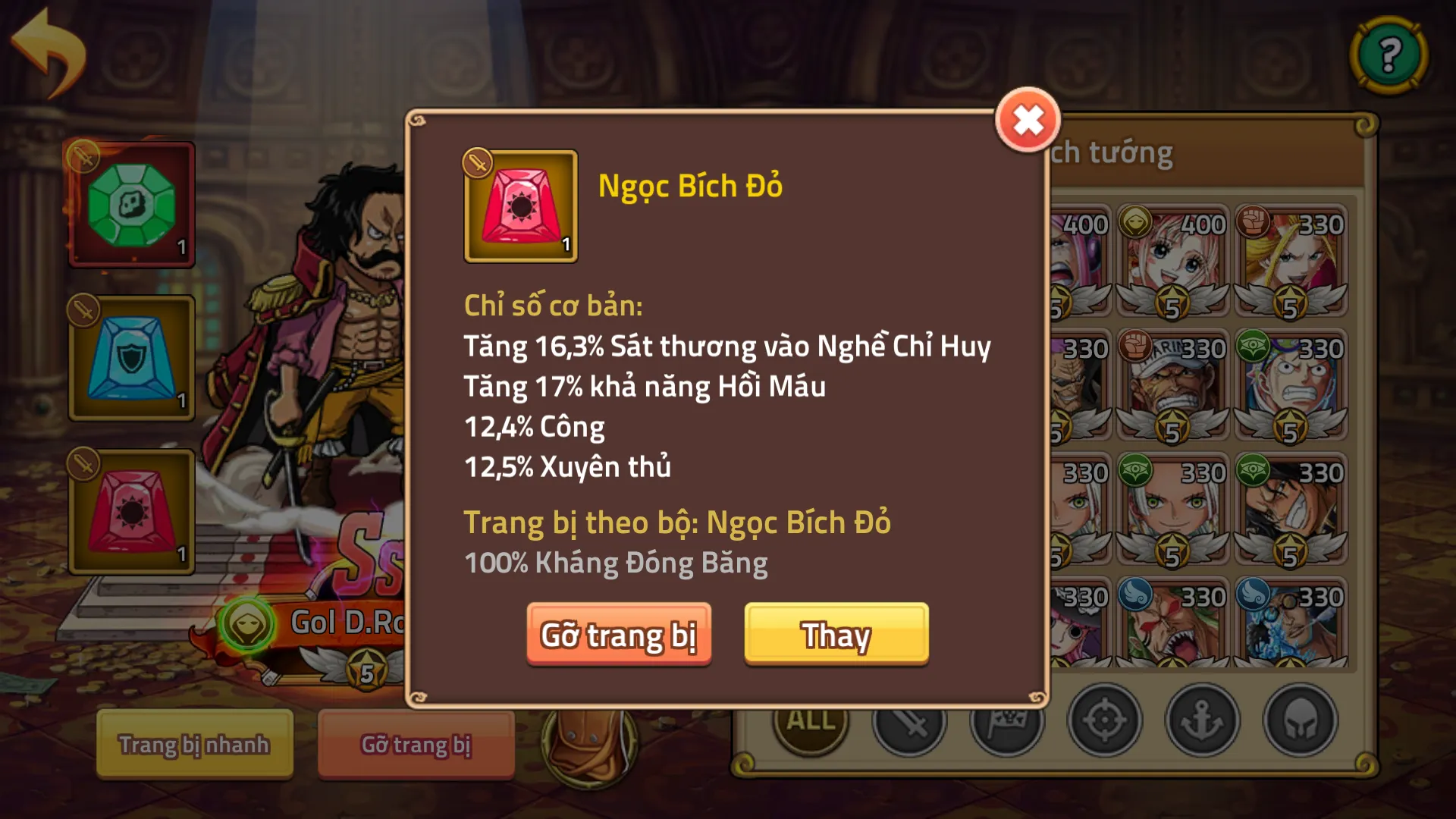Select the 400-power Shirahoshi hero portrait
Viewport: 1456px width, 819px height.
[x=1173, y=254]
